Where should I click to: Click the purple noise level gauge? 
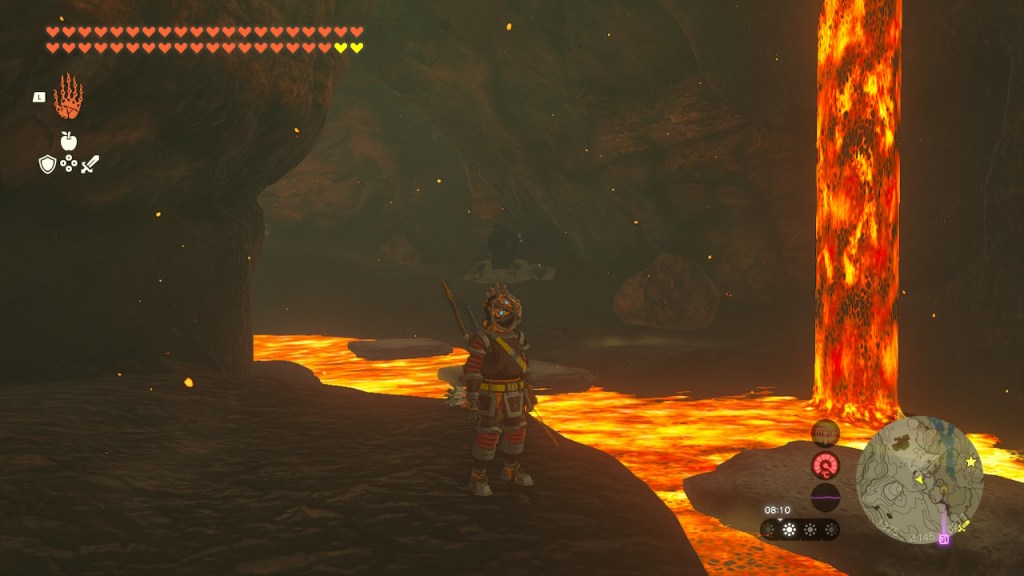tap(825, 497)
